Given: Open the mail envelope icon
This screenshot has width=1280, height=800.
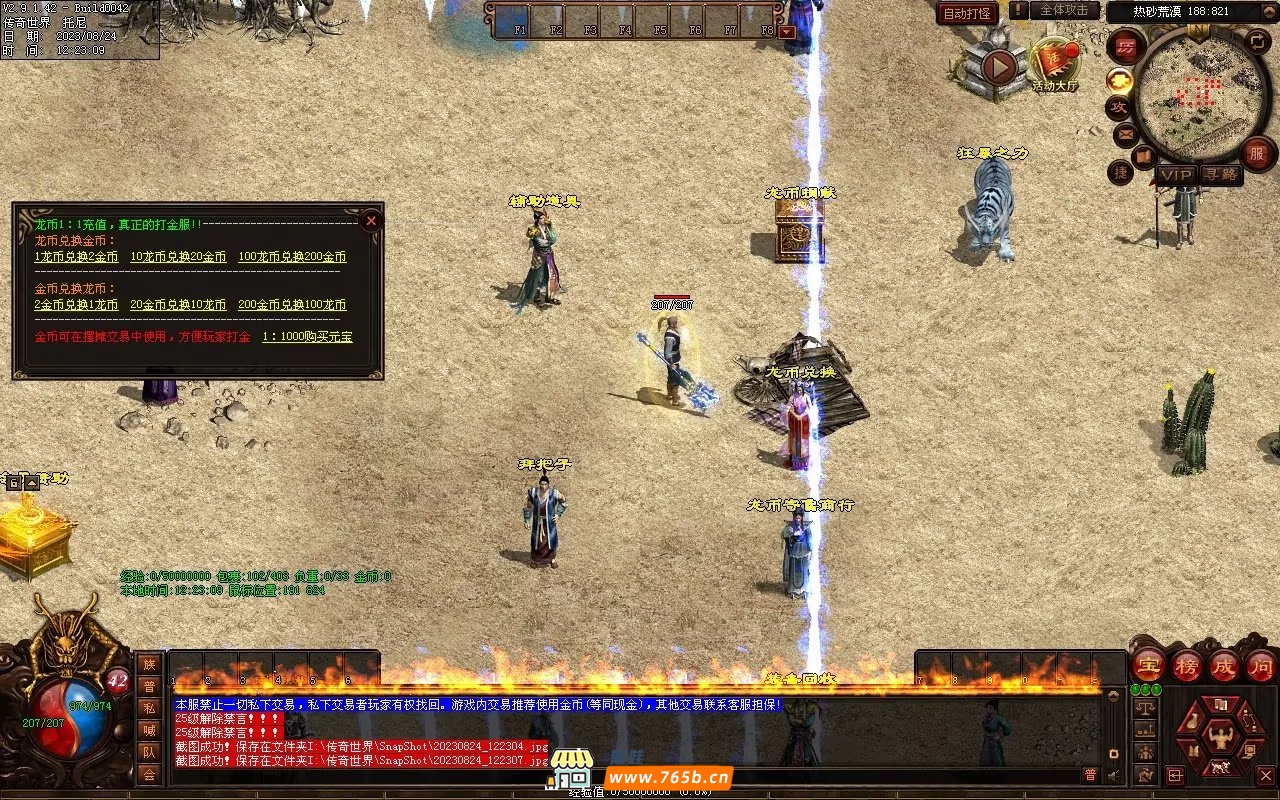Looking at the screenshot, I should pyautogui.click(x=1125, y=132).
